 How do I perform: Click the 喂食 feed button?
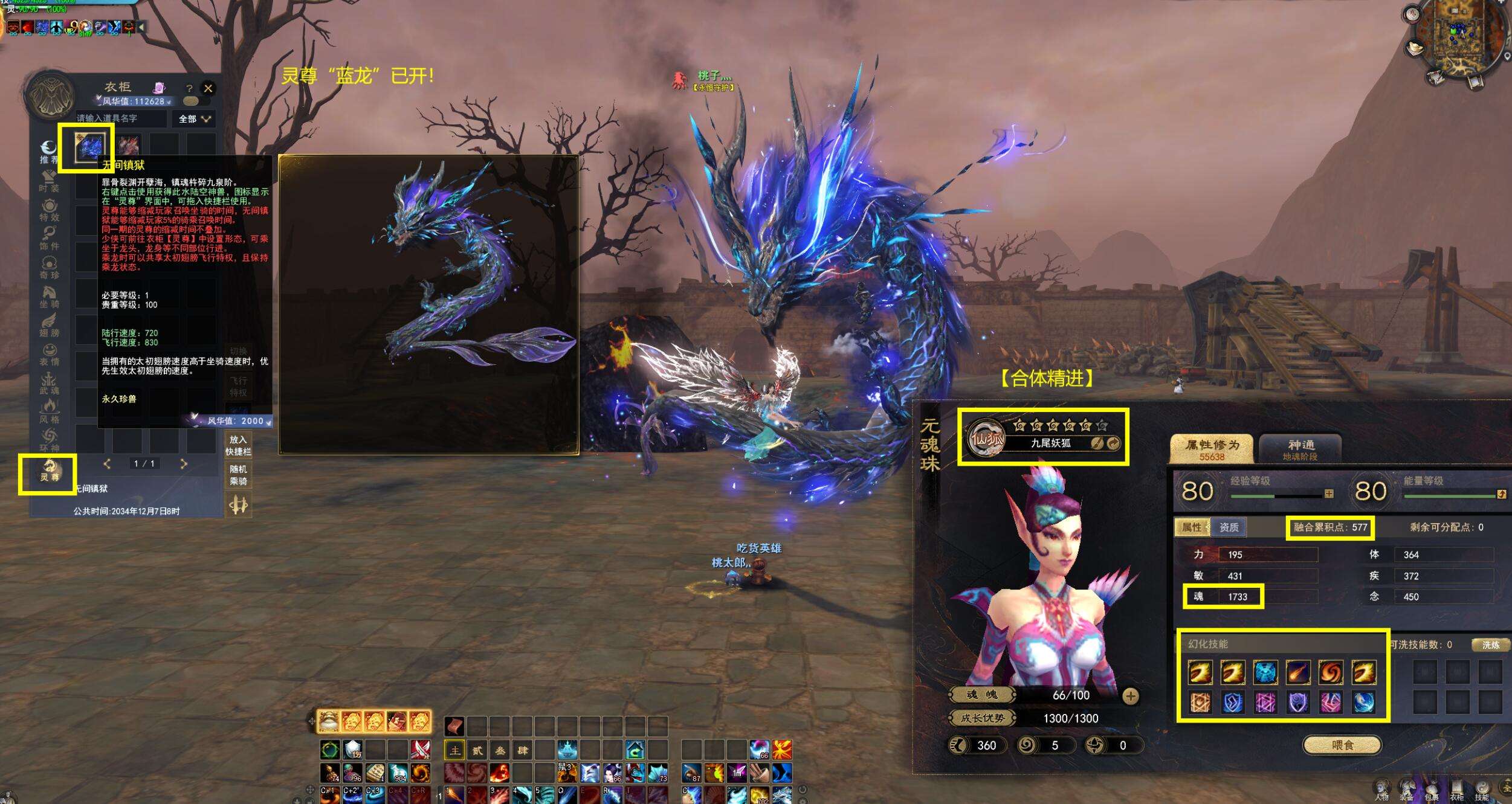pyautogui.click(x=1342, y=745)
